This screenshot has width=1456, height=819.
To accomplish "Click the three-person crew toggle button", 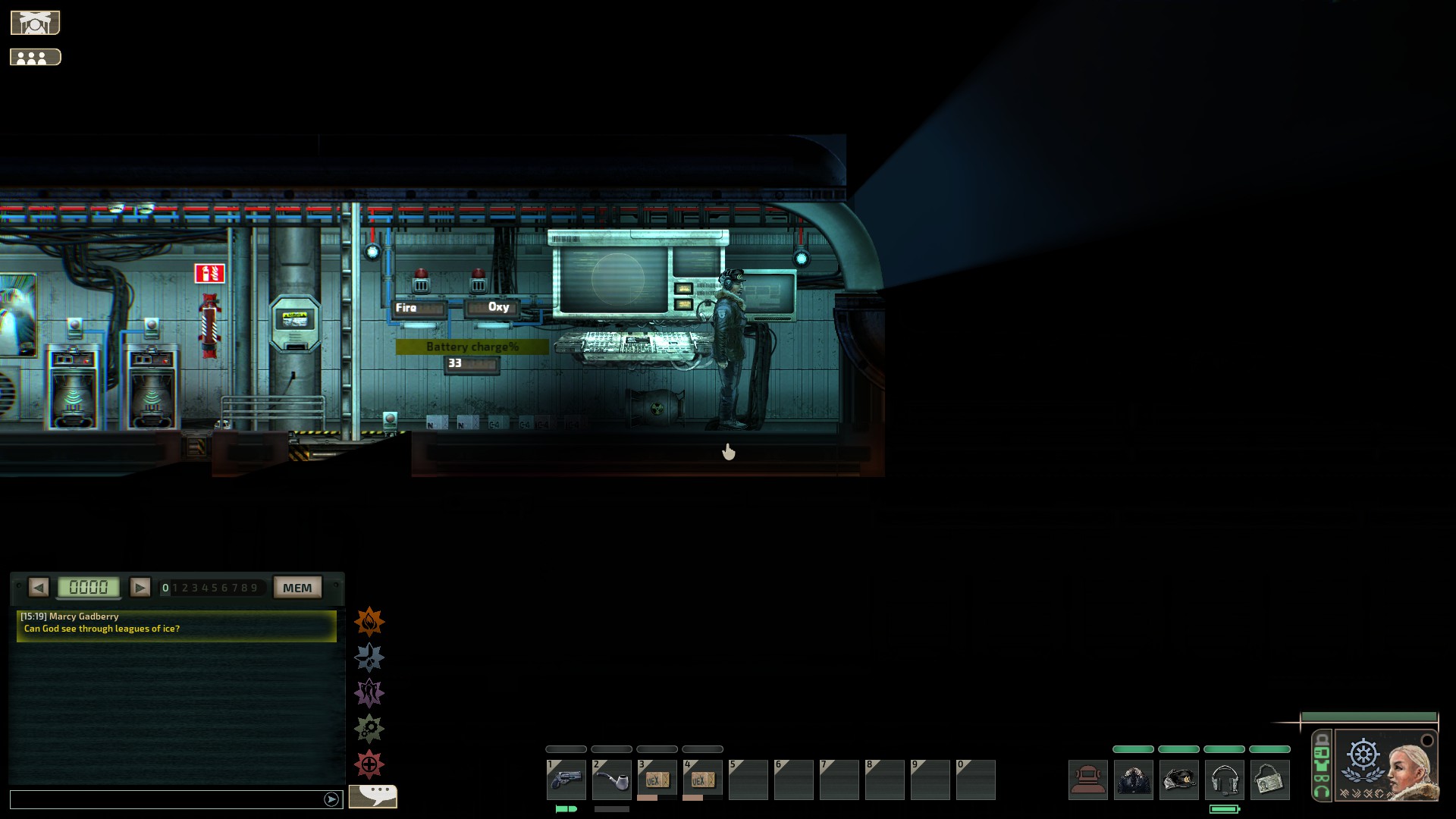I will (x=35, y=58).
